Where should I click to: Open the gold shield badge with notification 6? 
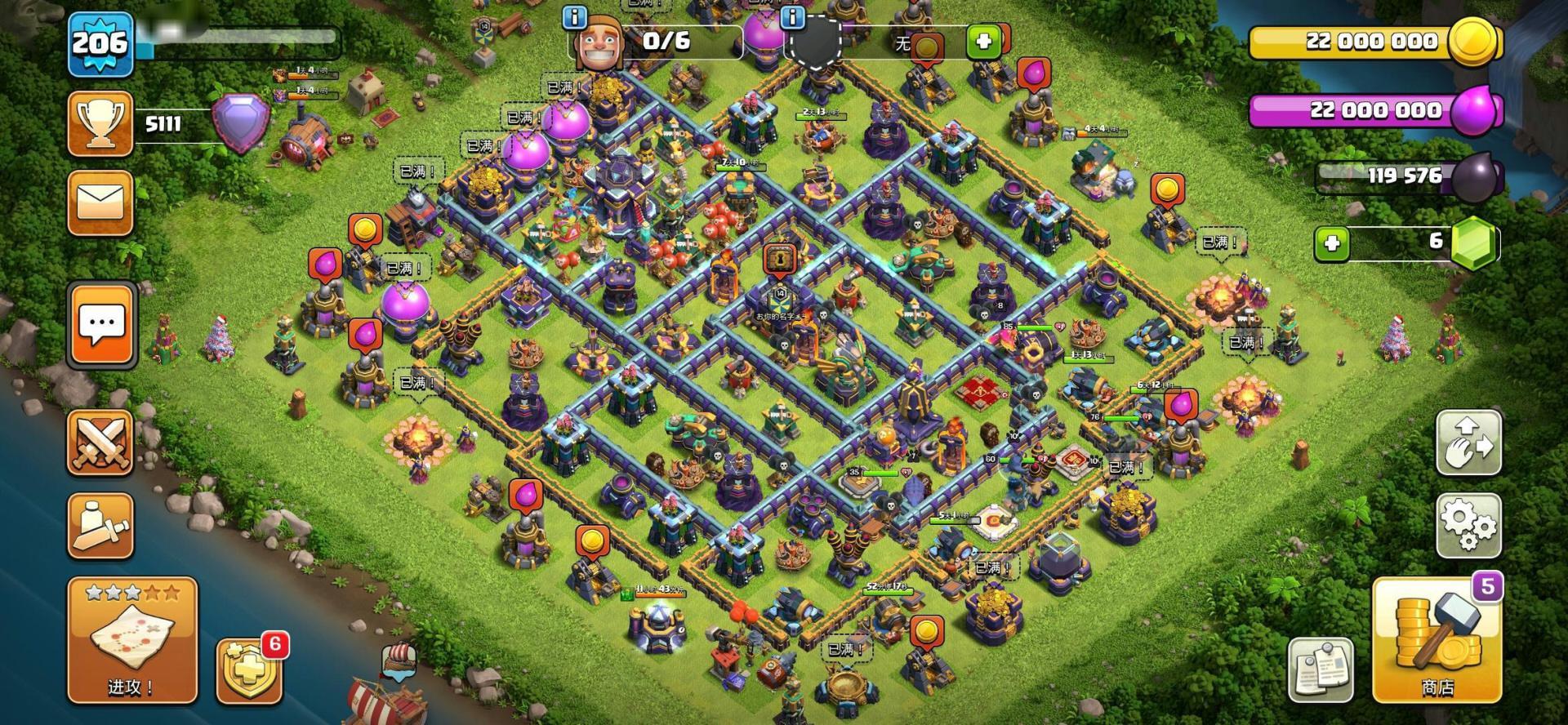click(248, 671)
